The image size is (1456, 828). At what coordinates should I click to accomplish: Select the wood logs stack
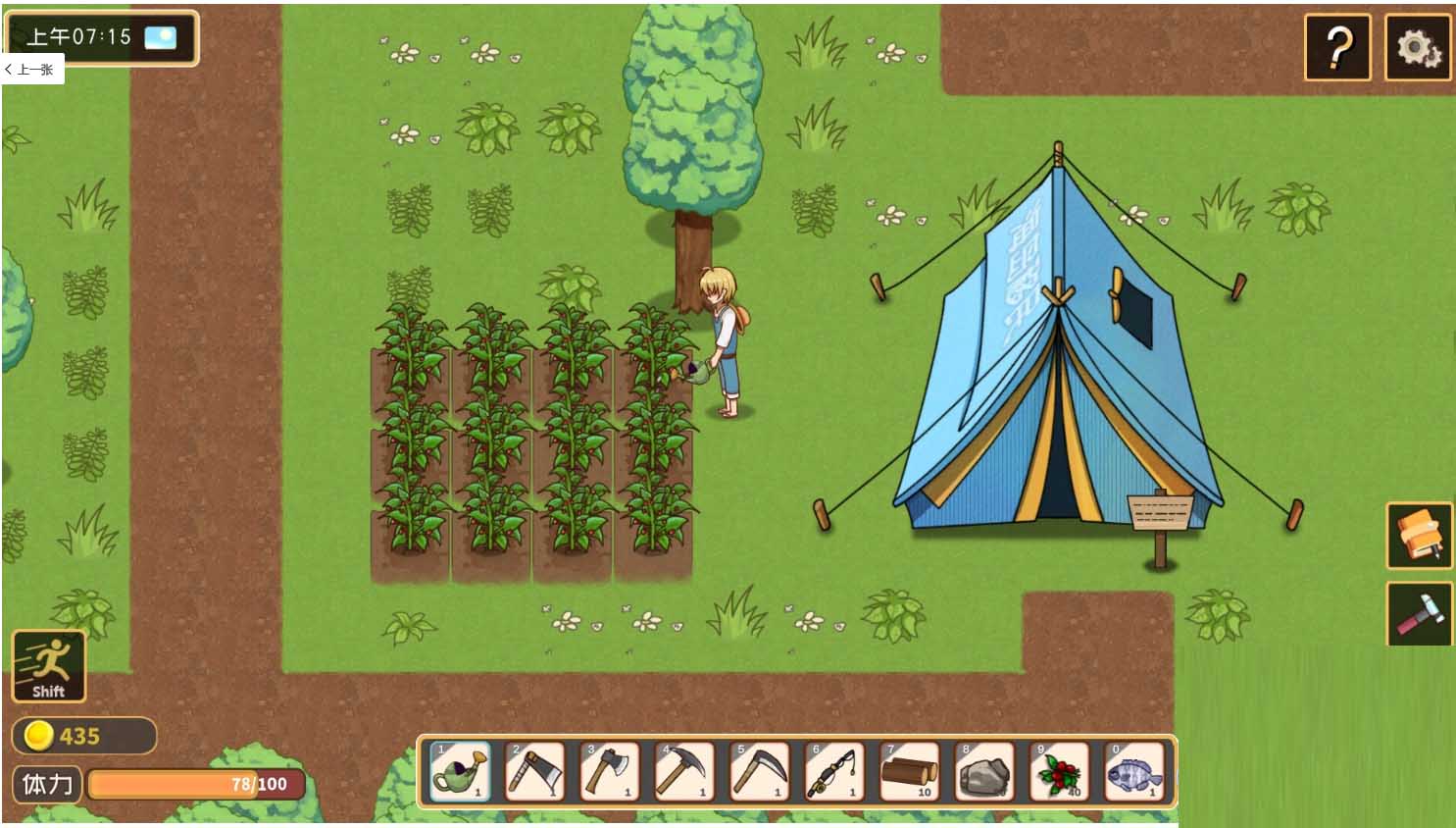910,772
